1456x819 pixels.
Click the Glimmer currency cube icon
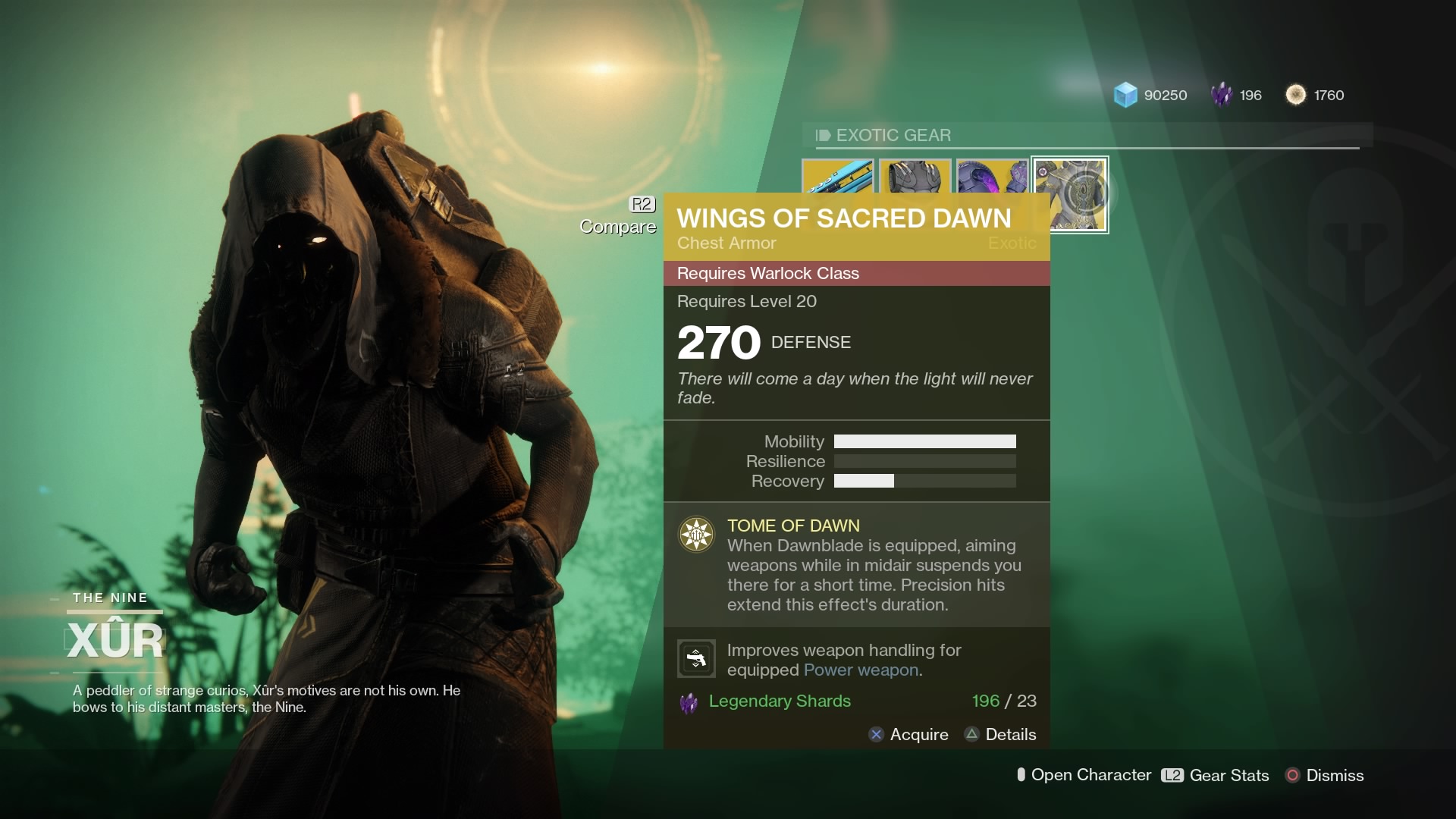pos(1125,95)
